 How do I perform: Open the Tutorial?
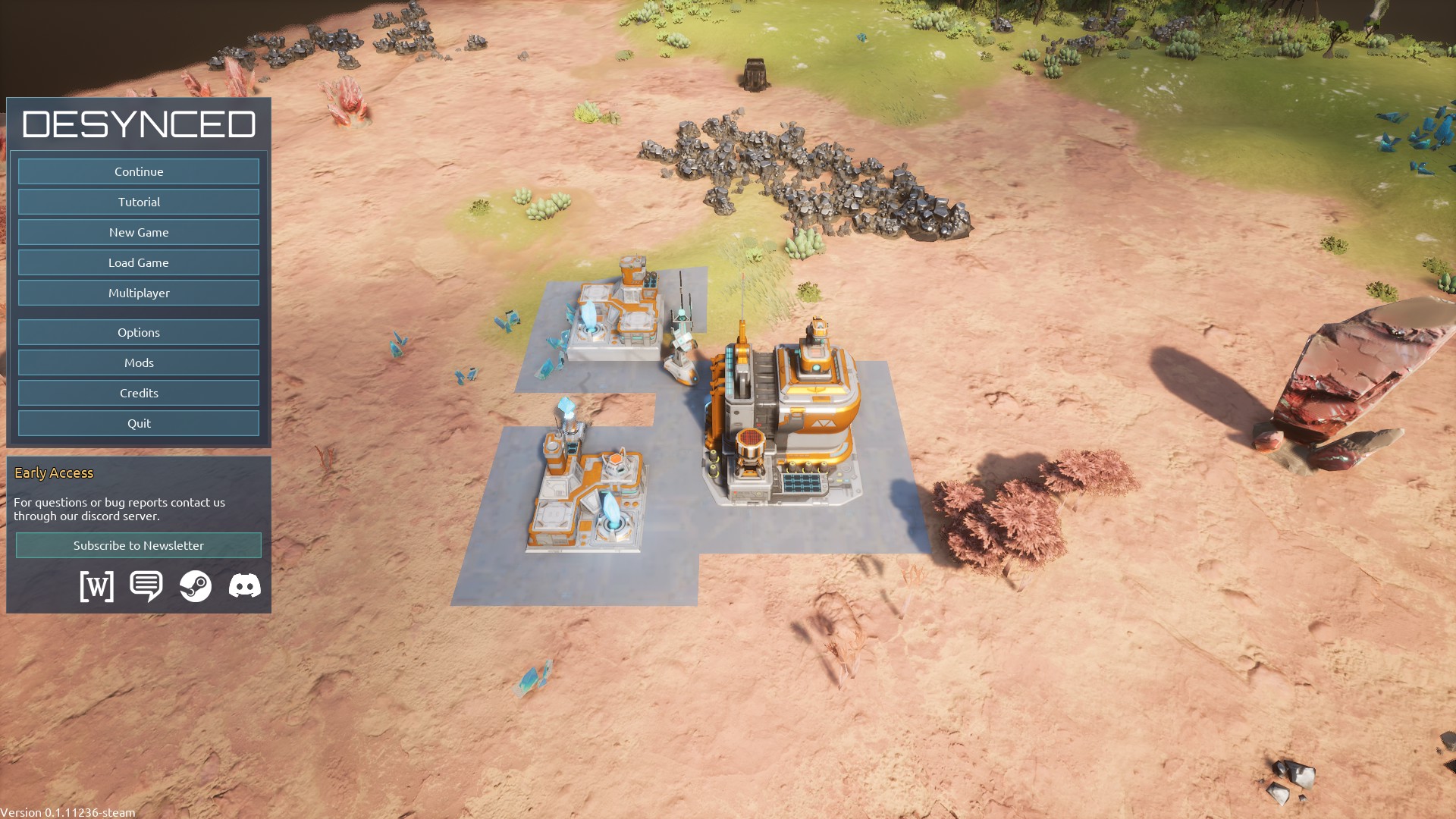(x=139, y=202)
